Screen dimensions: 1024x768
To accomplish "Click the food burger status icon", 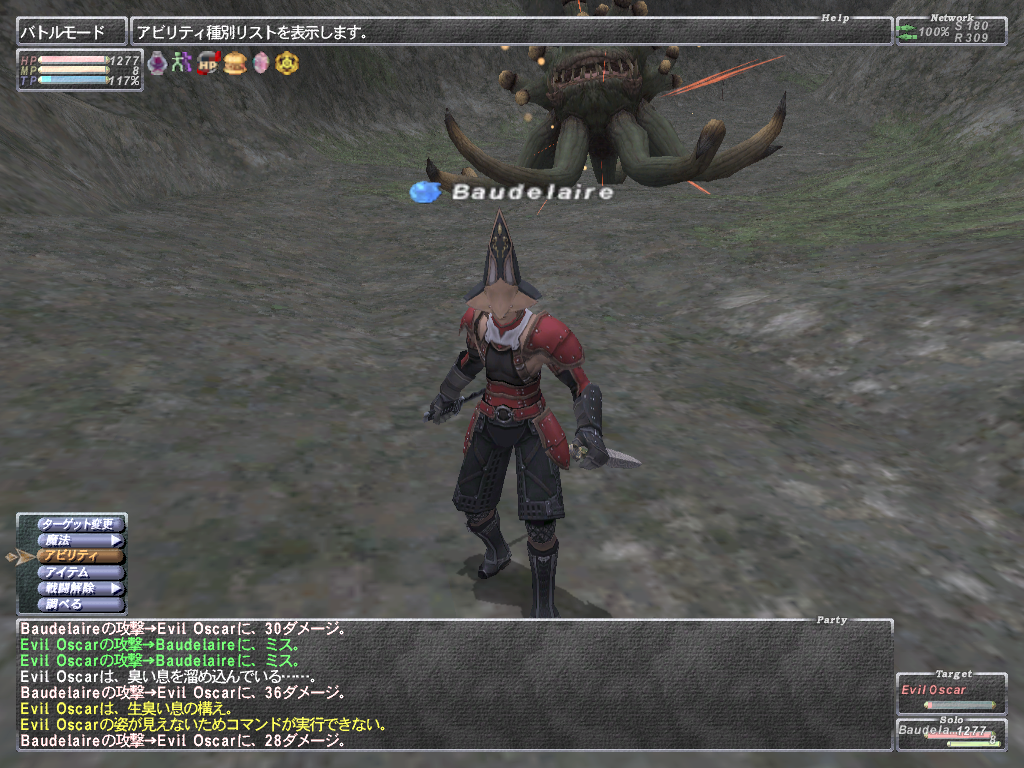I will tap(235, 63).
